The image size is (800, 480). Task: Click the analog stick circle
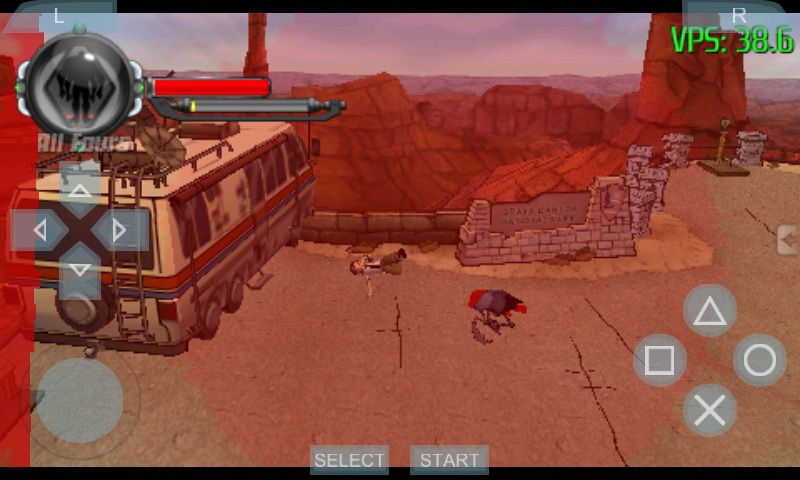point(80,400)
